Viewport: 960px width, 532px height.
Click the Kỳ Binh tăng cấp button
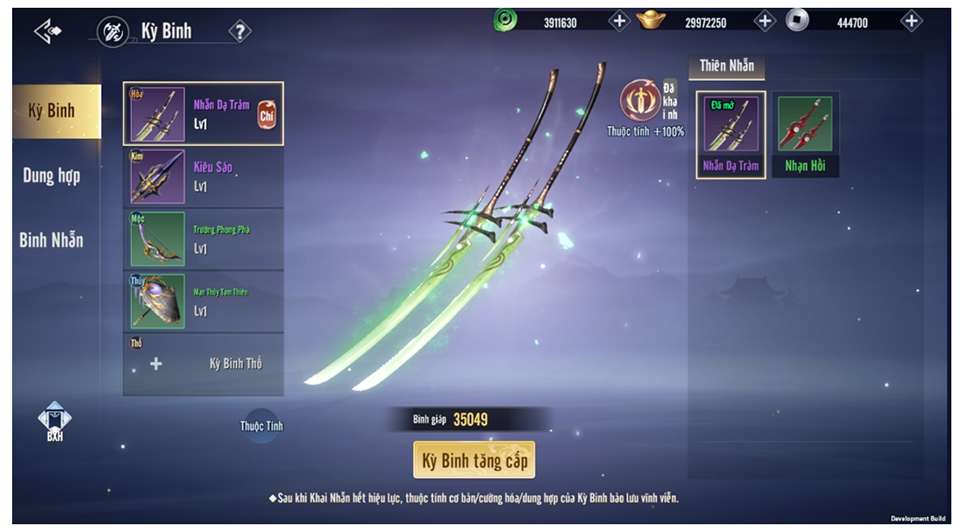[474, 461]
